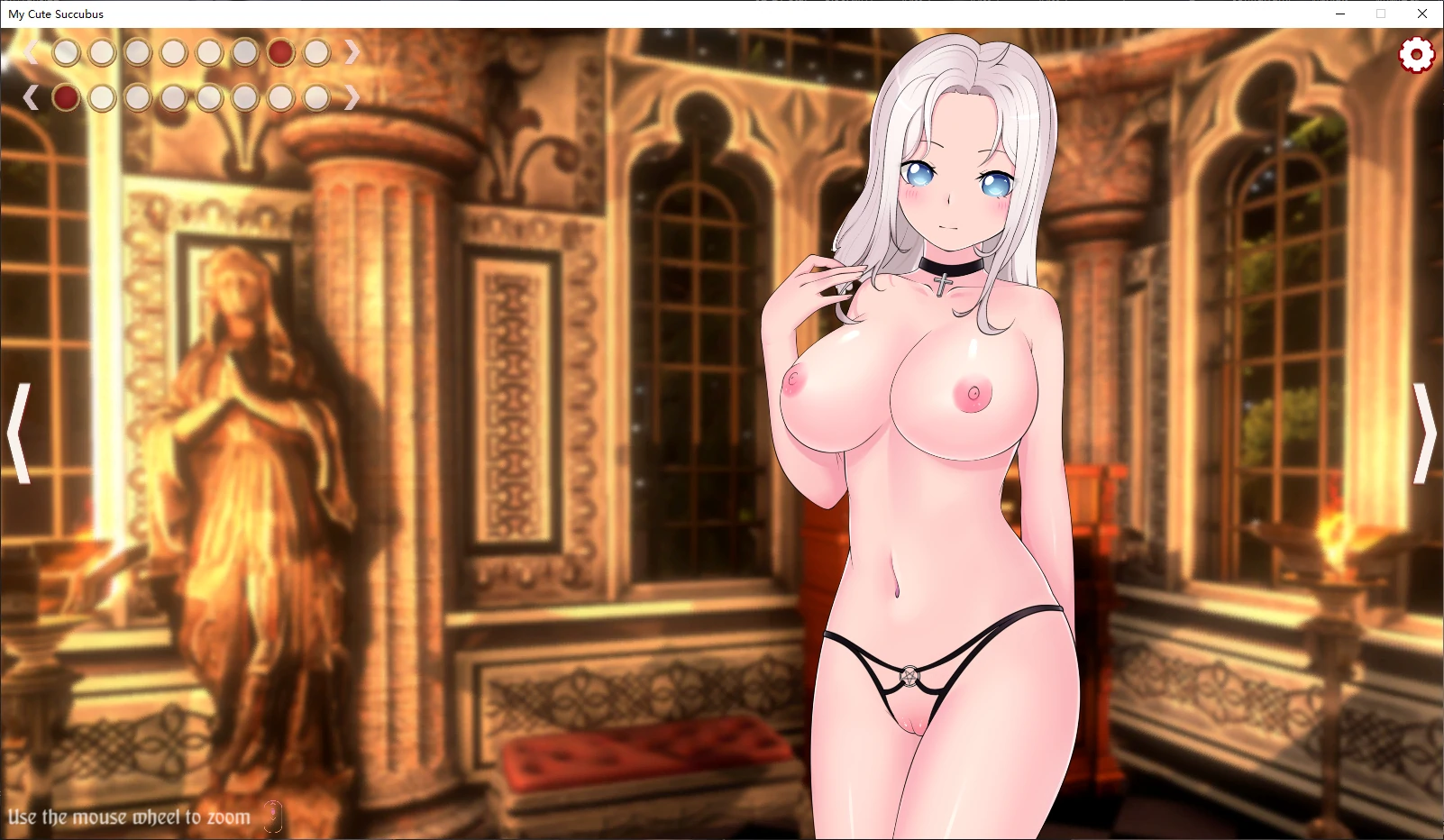Open the settings via the gear icon
1444x840 pixels.
coord(1416,54)
